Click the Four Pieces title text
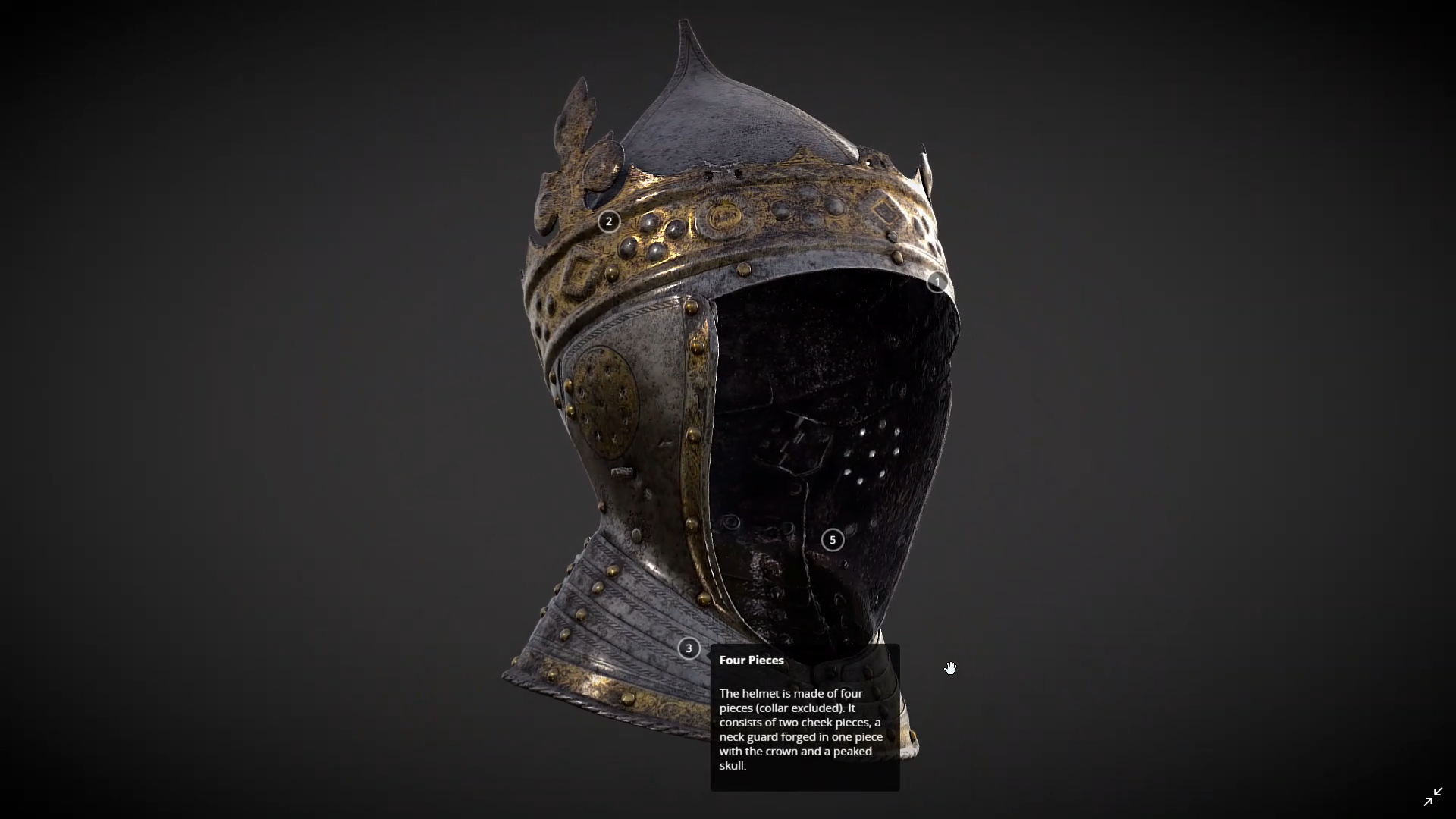Screen dimensions: 1456x819 click(x=751, y=661)
